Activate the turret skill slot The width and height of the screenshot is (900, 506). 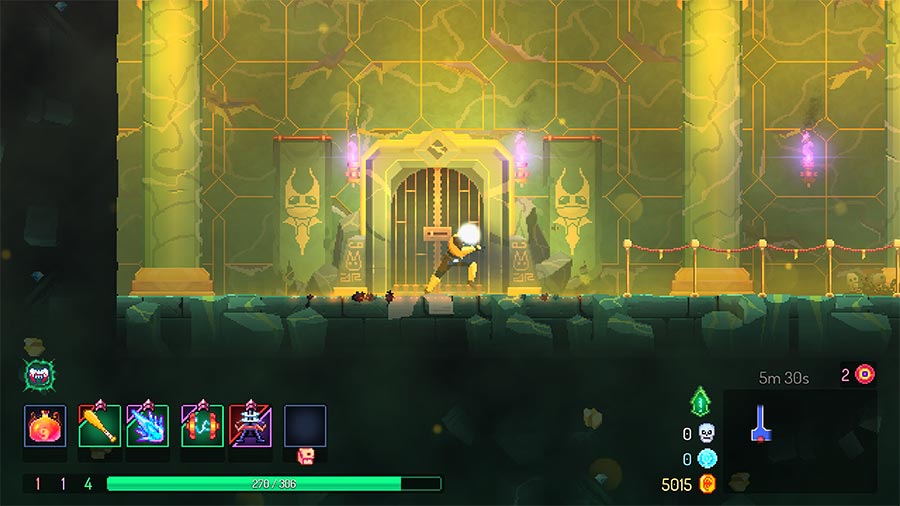[x=250, y=425]
